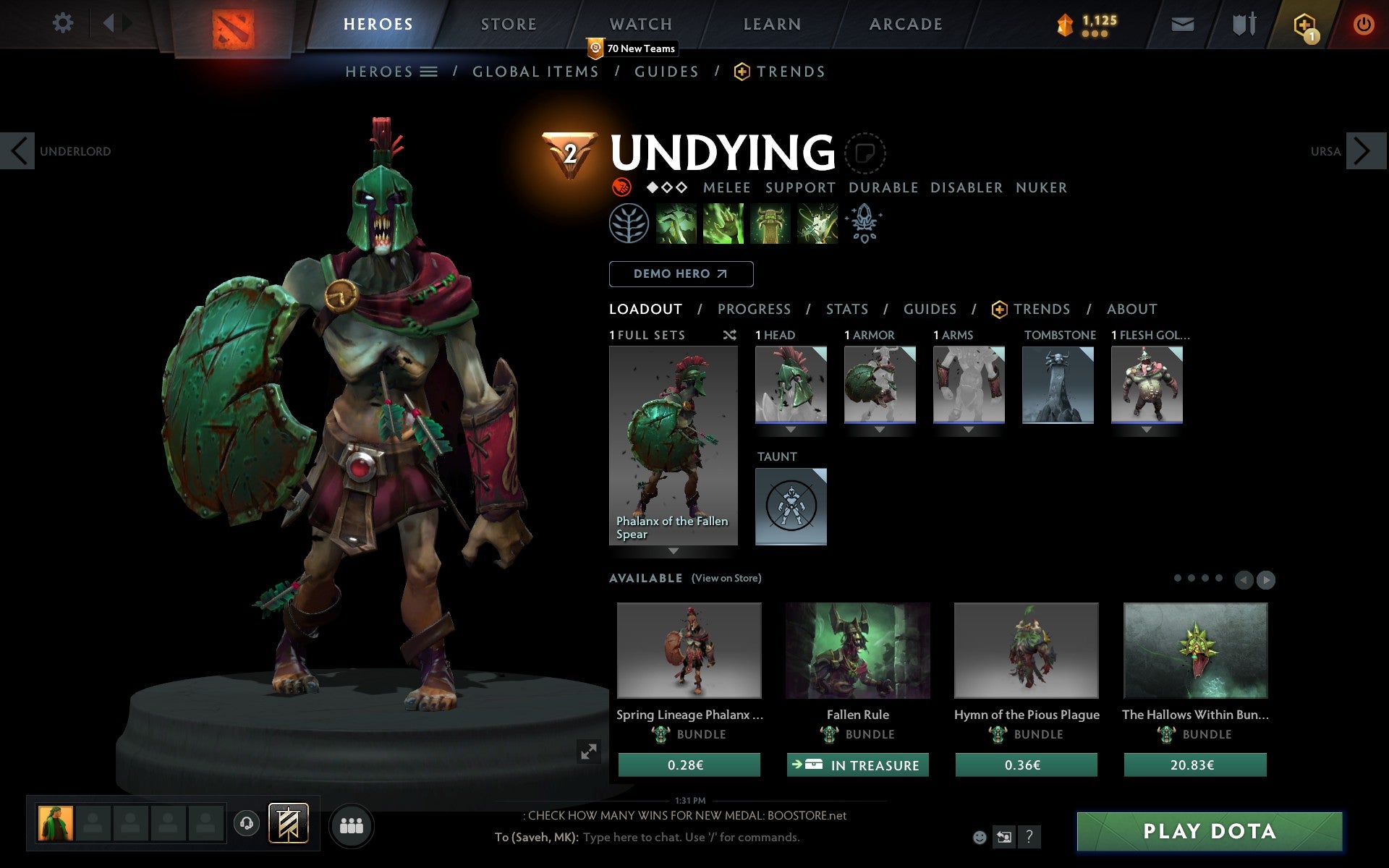
Task: Toggle the hero complexity diamond indicator
Action: [x=666, y=187]
